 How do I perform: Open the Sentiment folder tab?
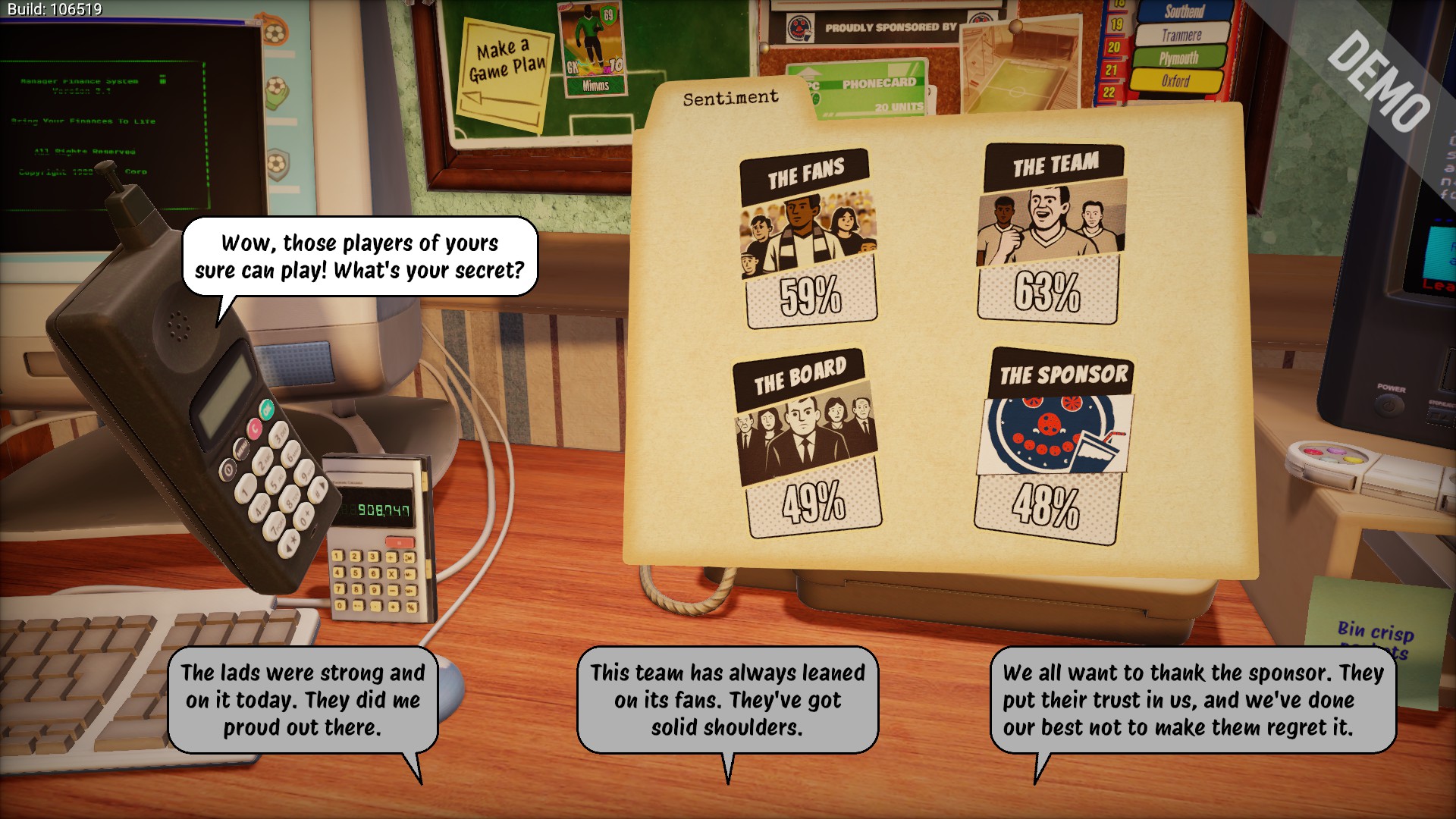(730, 97)
